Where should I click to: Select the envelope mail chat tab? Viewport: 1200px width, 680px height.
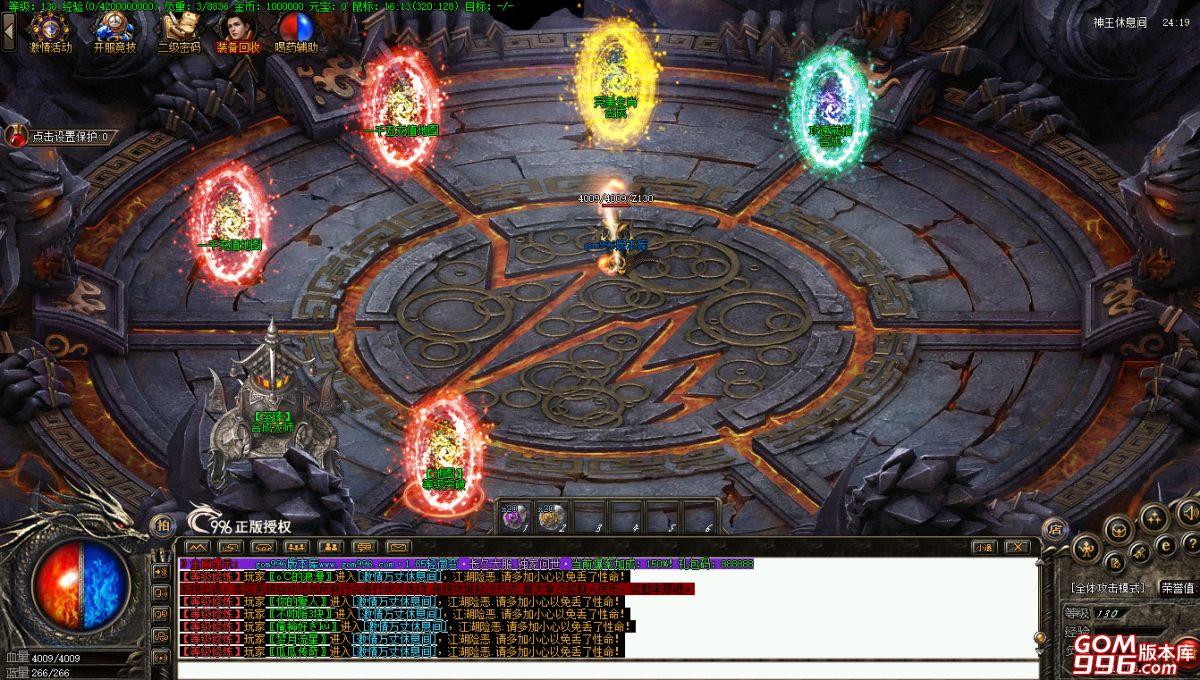click(398, 547)
